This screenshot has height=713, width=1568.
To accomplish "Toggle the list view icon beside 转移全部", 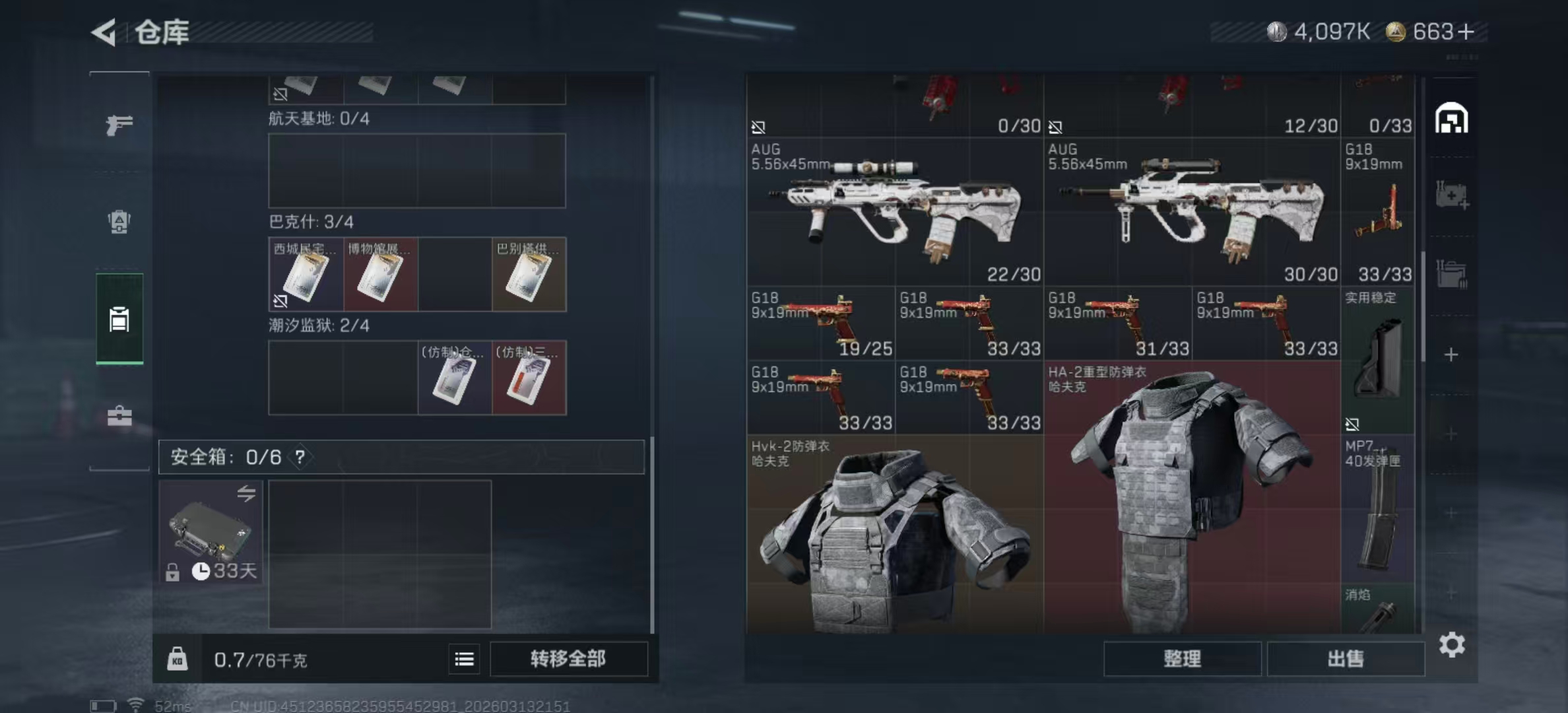I will pos(465,659).
